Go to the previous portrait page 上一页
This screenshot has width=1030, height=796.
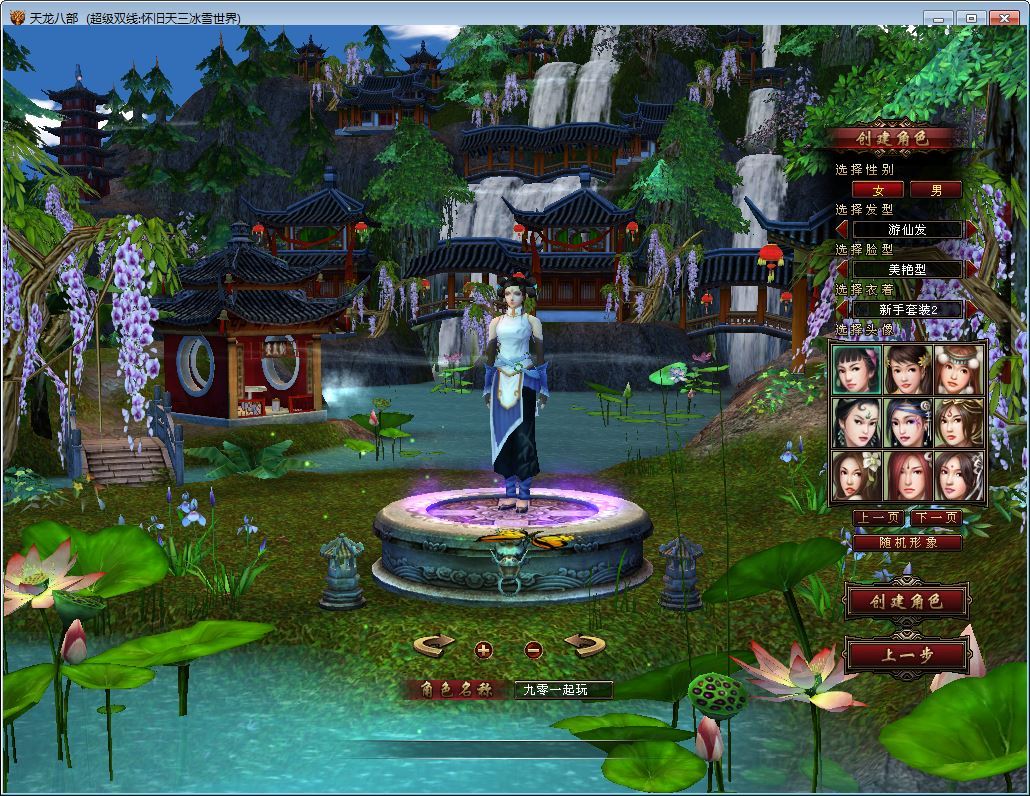point(878,518)
